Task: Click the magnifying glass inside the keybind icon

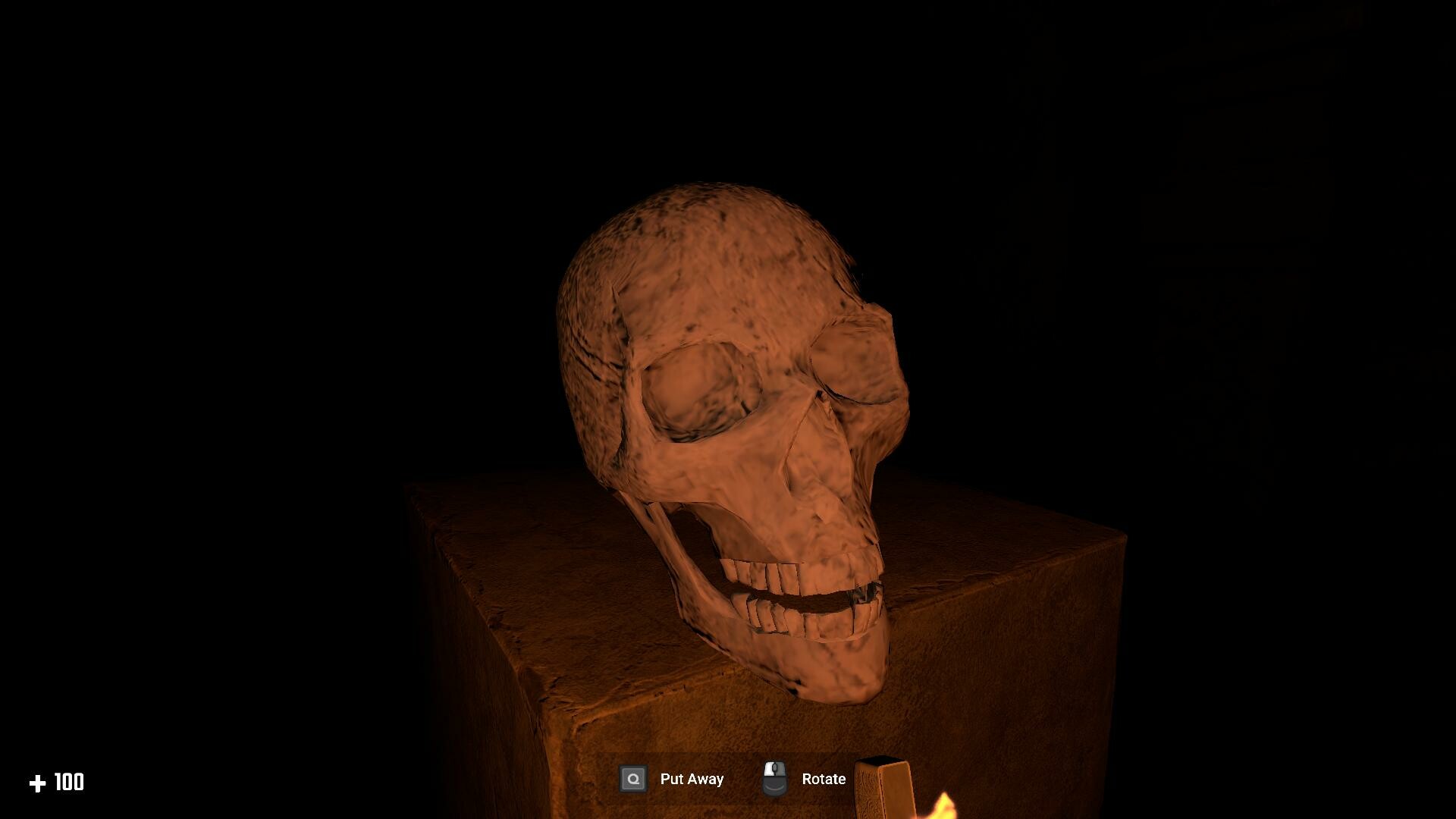Action: pyautogui.click(x=632, y=778)
